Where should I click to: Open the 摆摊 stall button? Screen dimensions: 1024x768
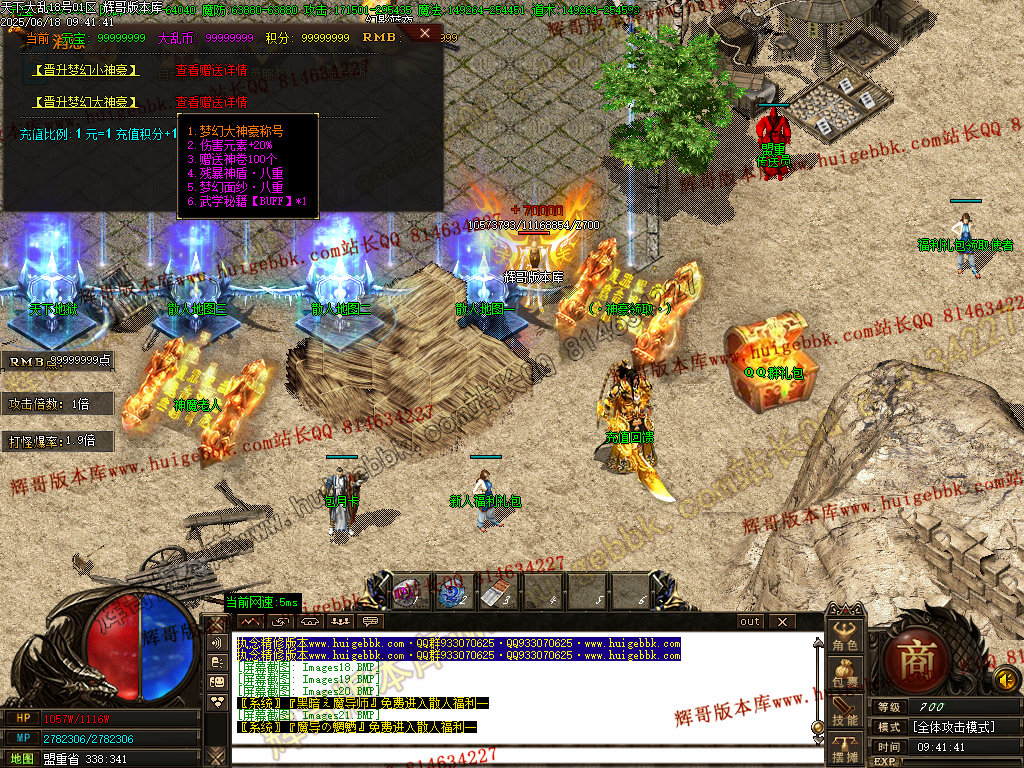tap(845, 749)
